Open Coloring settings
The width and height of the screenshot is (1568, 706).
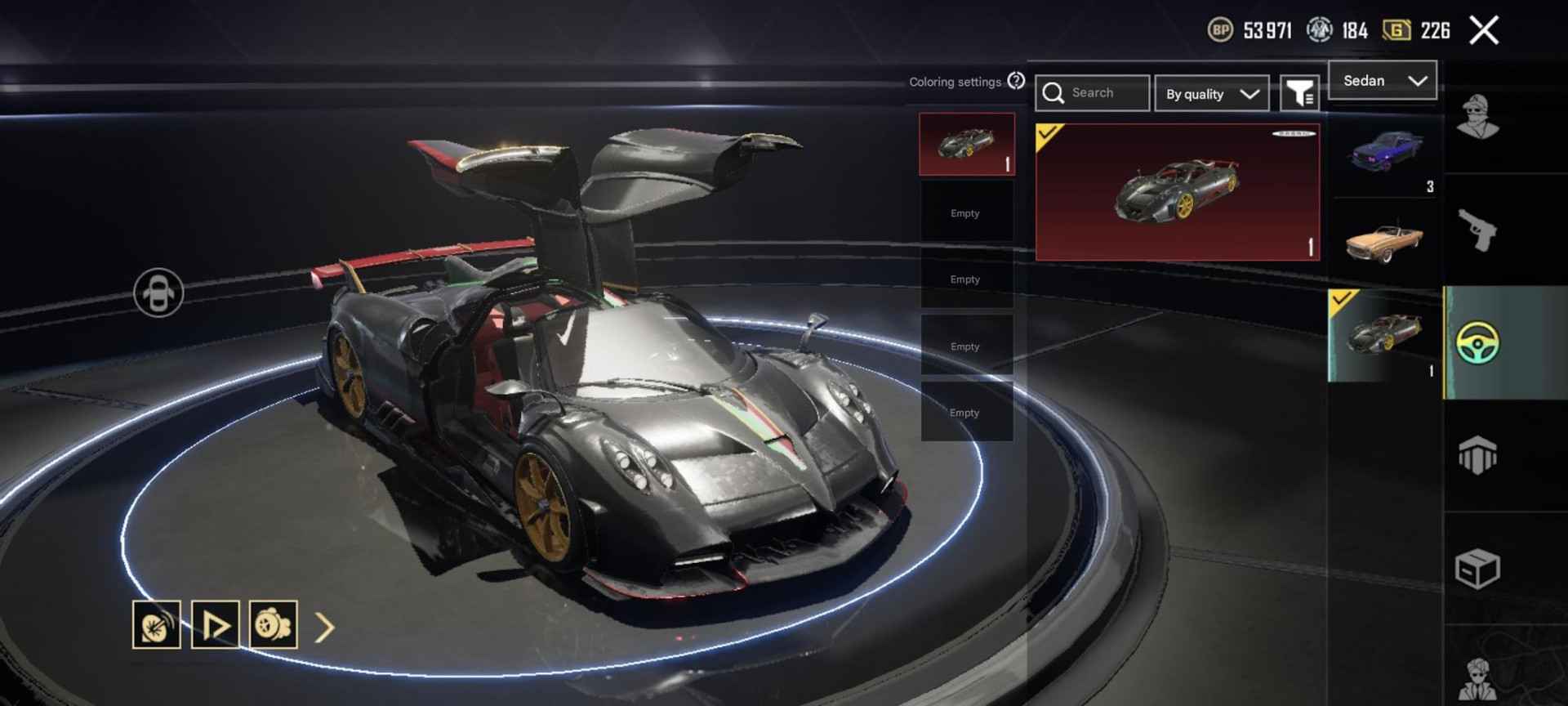pyautogui.click(x=955, y=82)
